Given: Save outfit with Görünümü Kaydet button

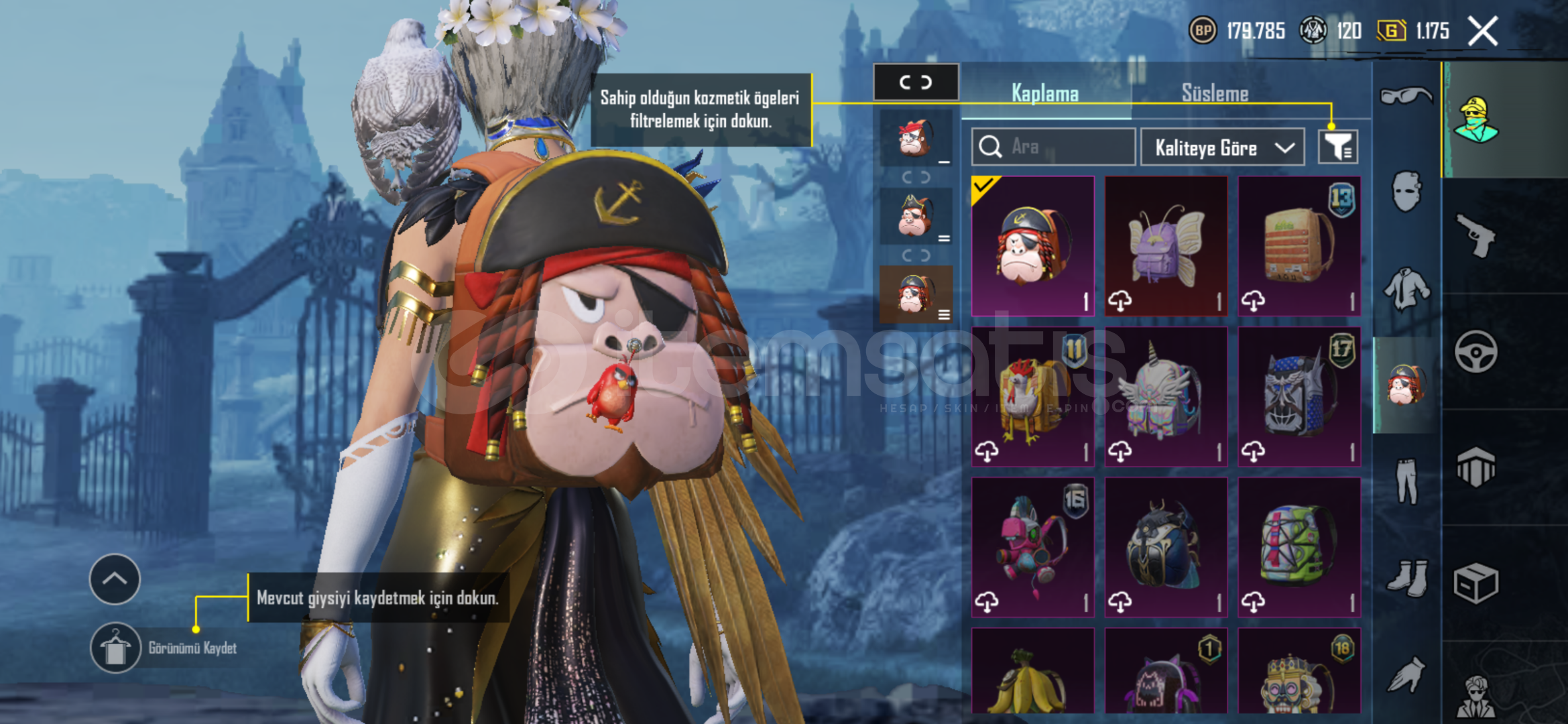Looking at the screenshot, I should point(115,648).
